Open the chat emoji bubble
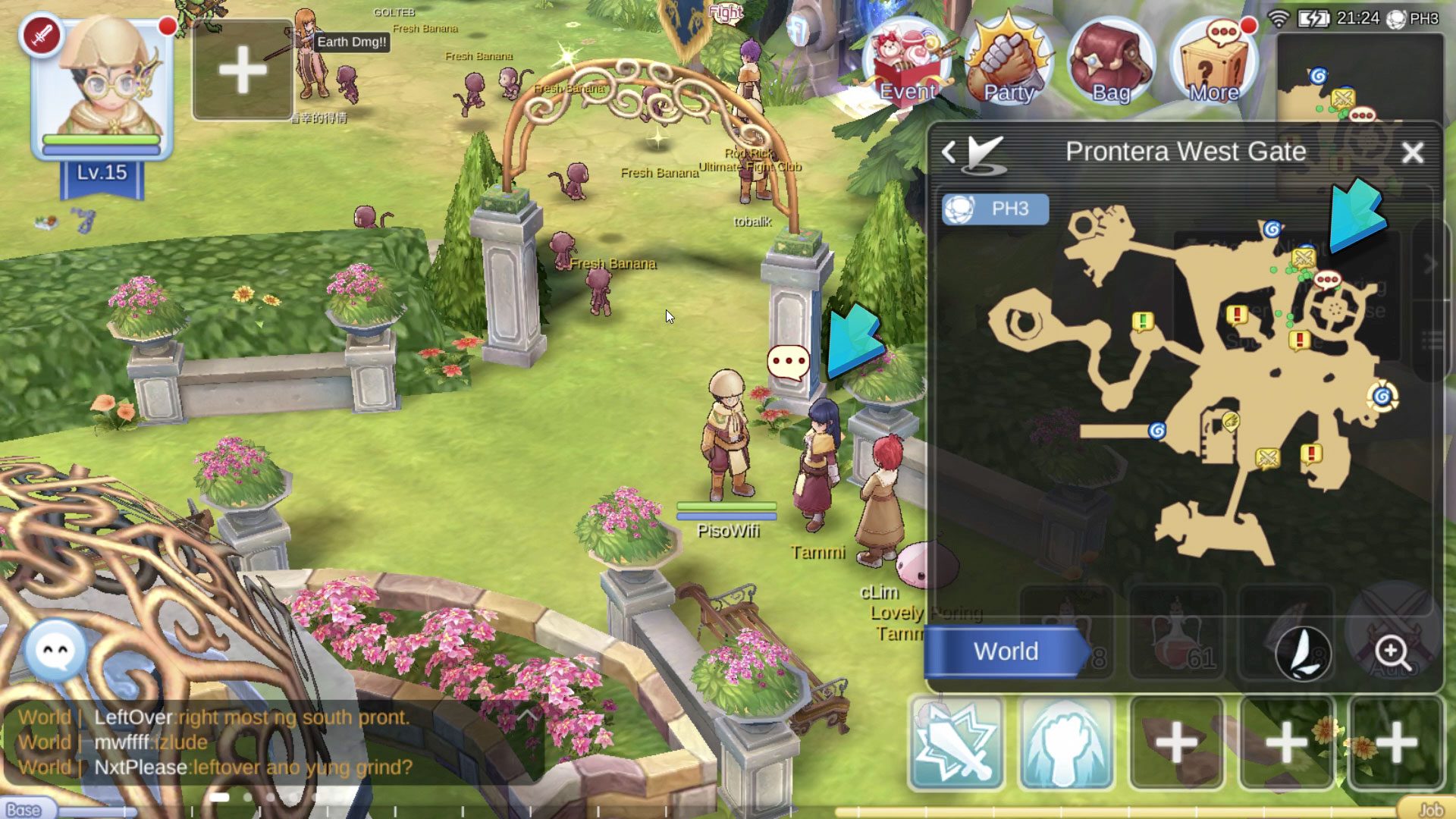 55,651
